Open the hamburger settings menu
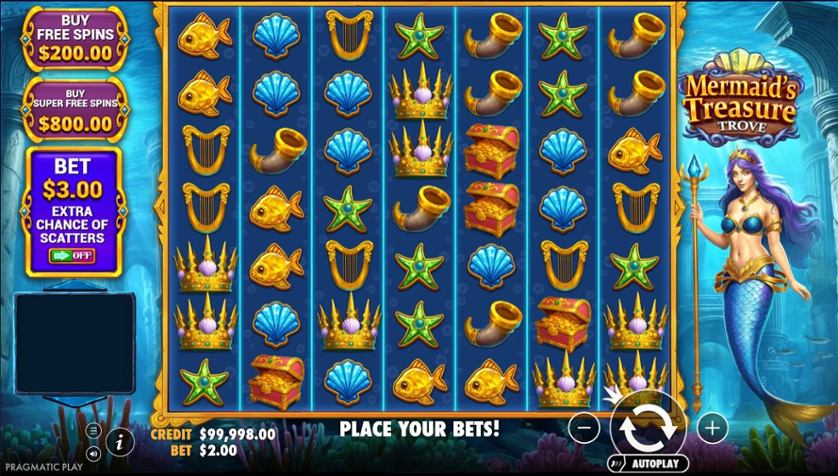Image resolution: width=838 pixels, height=476 pixels. pos(94,430)
